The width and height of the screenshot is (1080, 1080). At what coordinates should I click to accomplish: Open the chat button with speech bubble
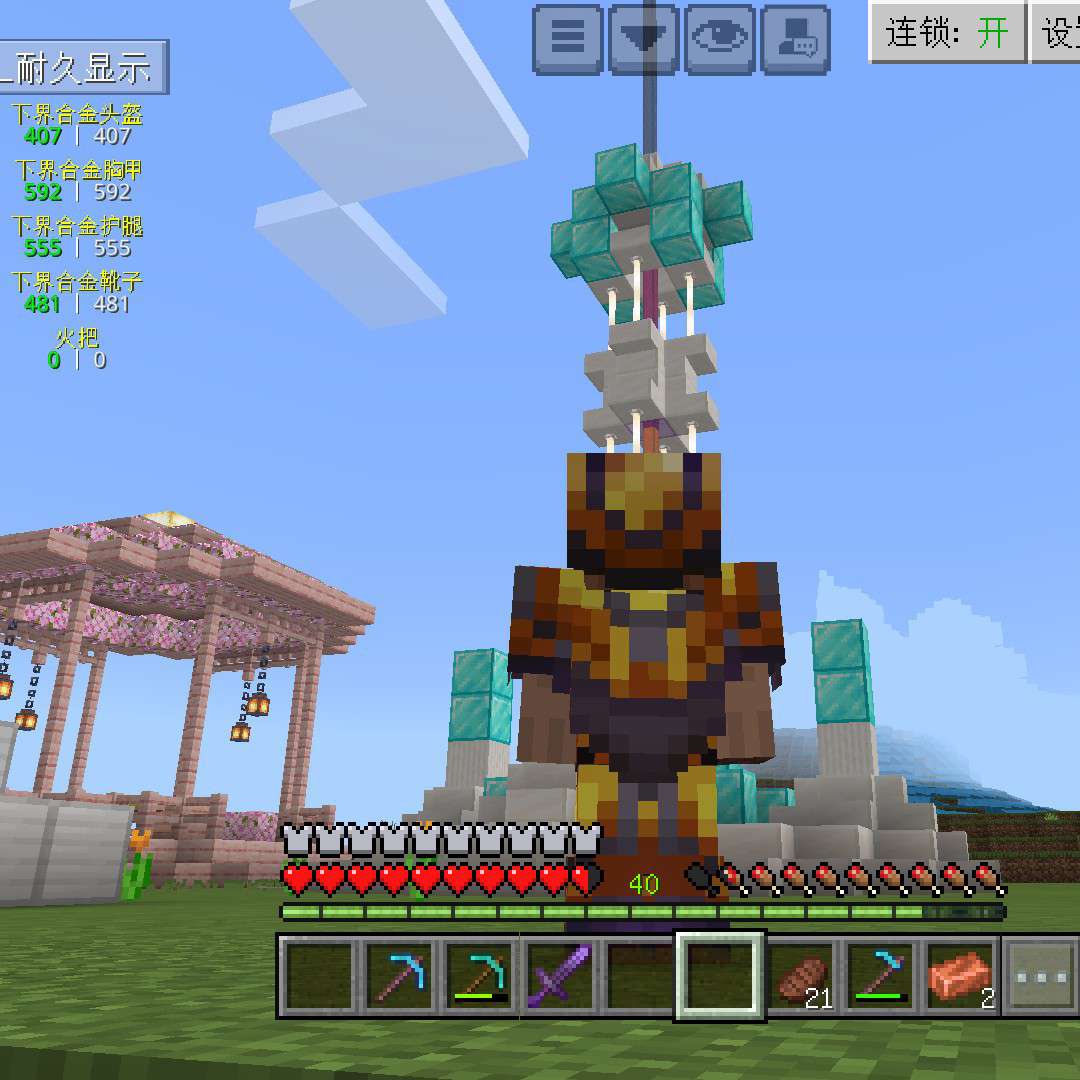[796, 39]
